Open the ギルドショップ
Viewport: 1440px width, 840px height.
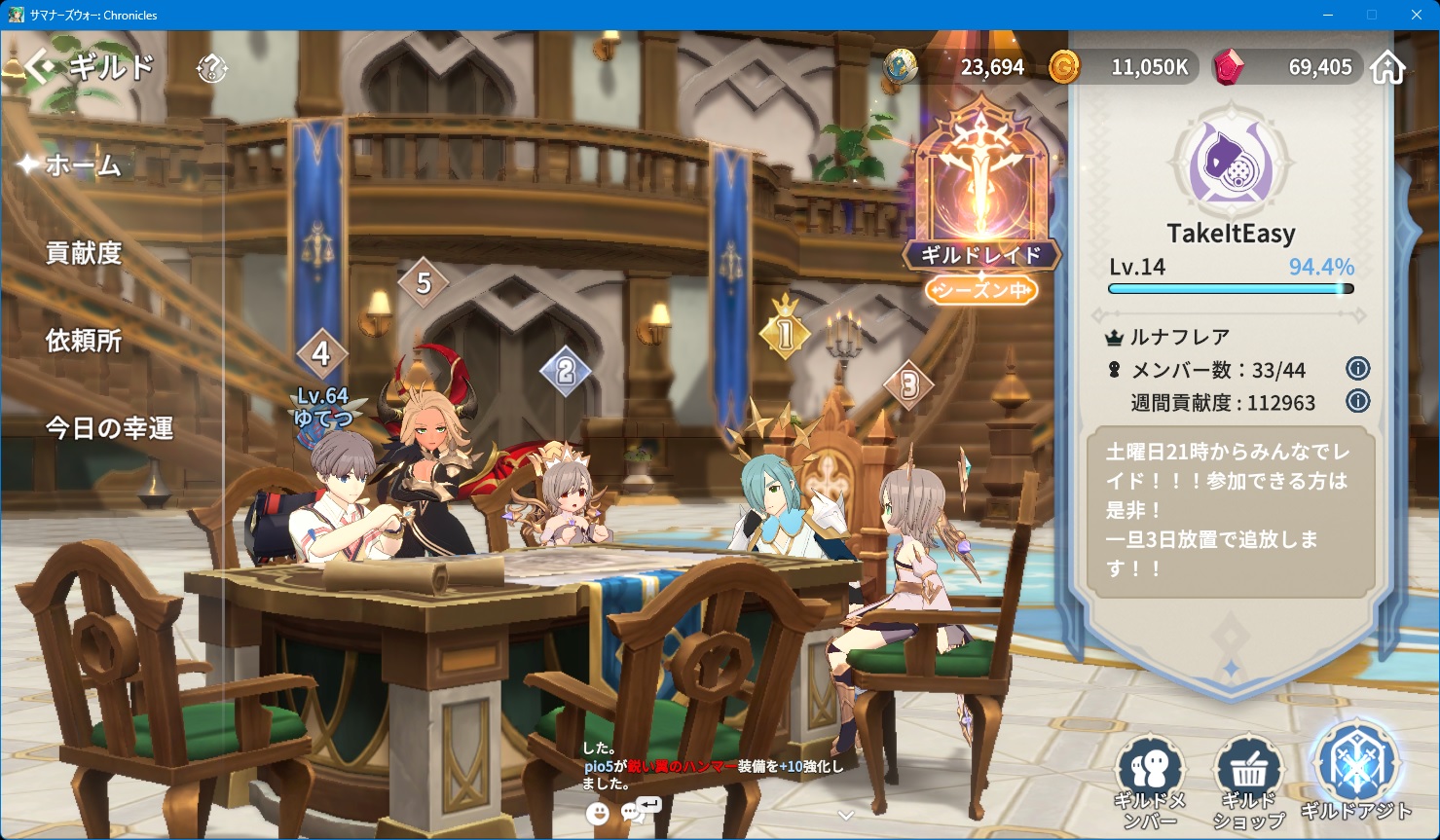pyautogui.click(x=1248, y=779)
